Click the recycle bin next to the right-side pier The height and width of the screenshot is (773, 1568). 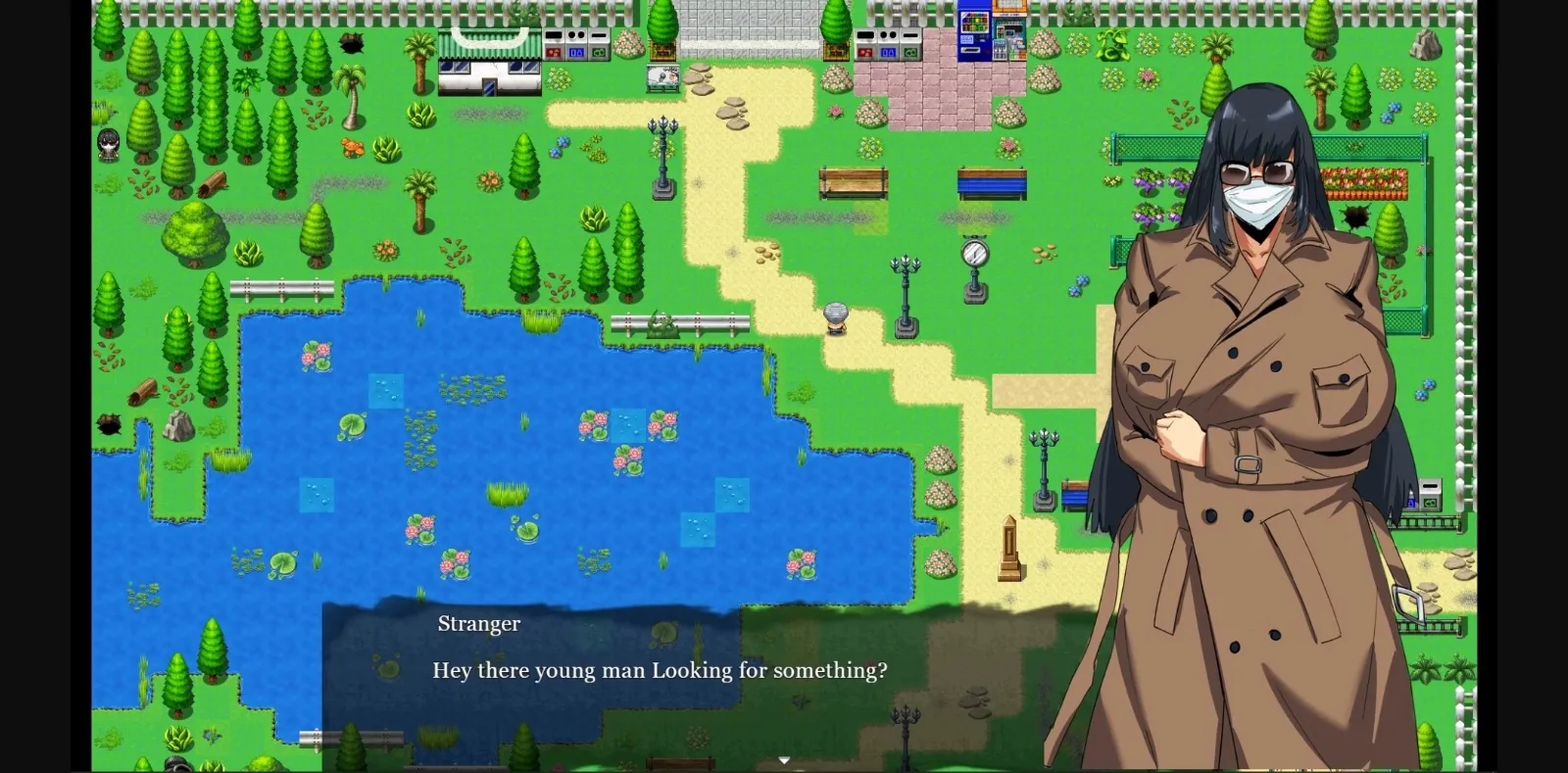[x=1430, y=495]
